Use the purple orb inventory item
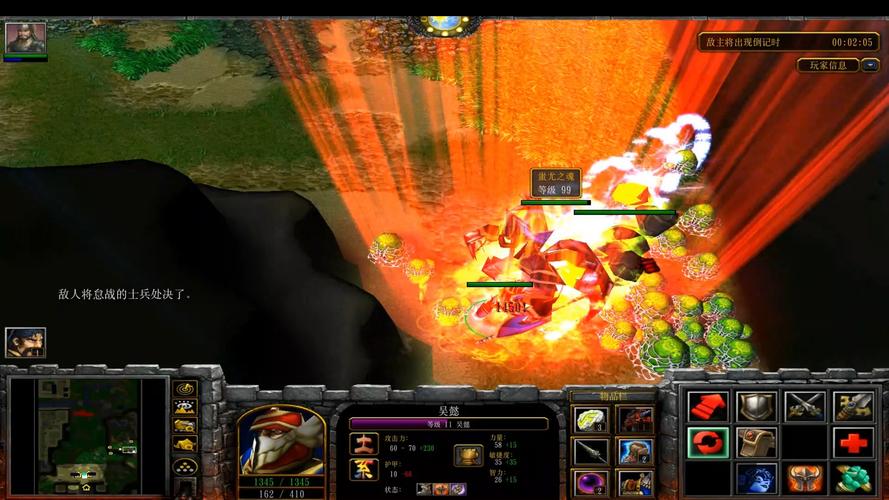 tap(590, 483)
